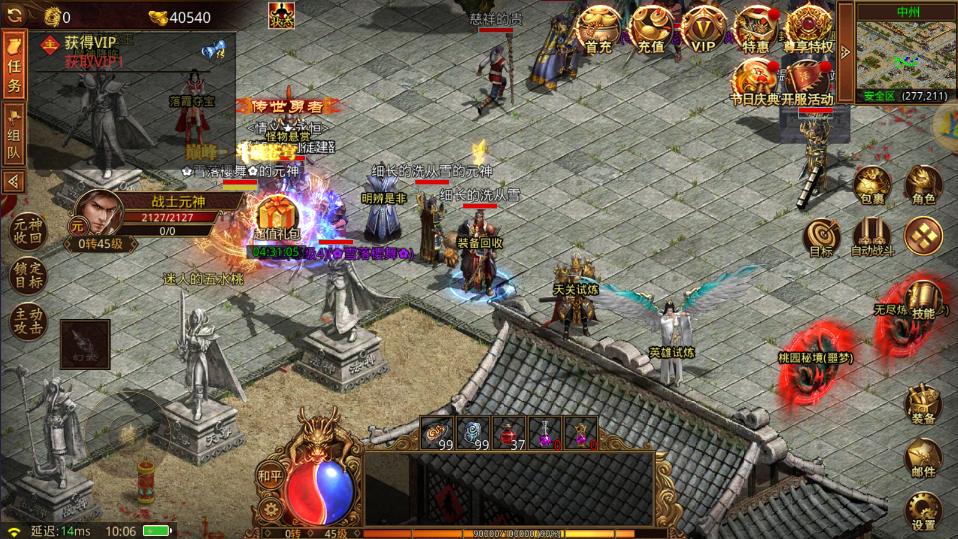Open the 首充 first recharge offer

click(598, 29)
